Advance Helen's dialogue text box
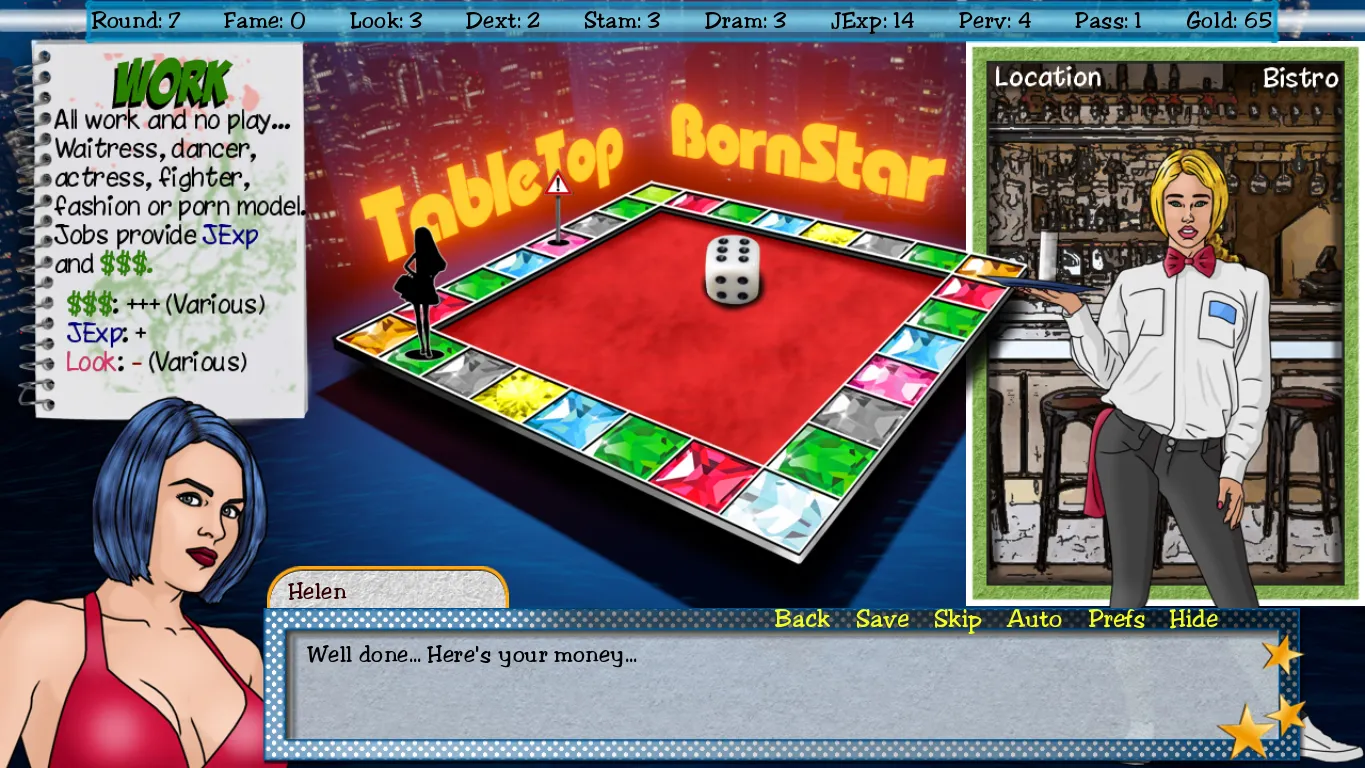Viewport: 1365px width, 768px height. (770, 690)
